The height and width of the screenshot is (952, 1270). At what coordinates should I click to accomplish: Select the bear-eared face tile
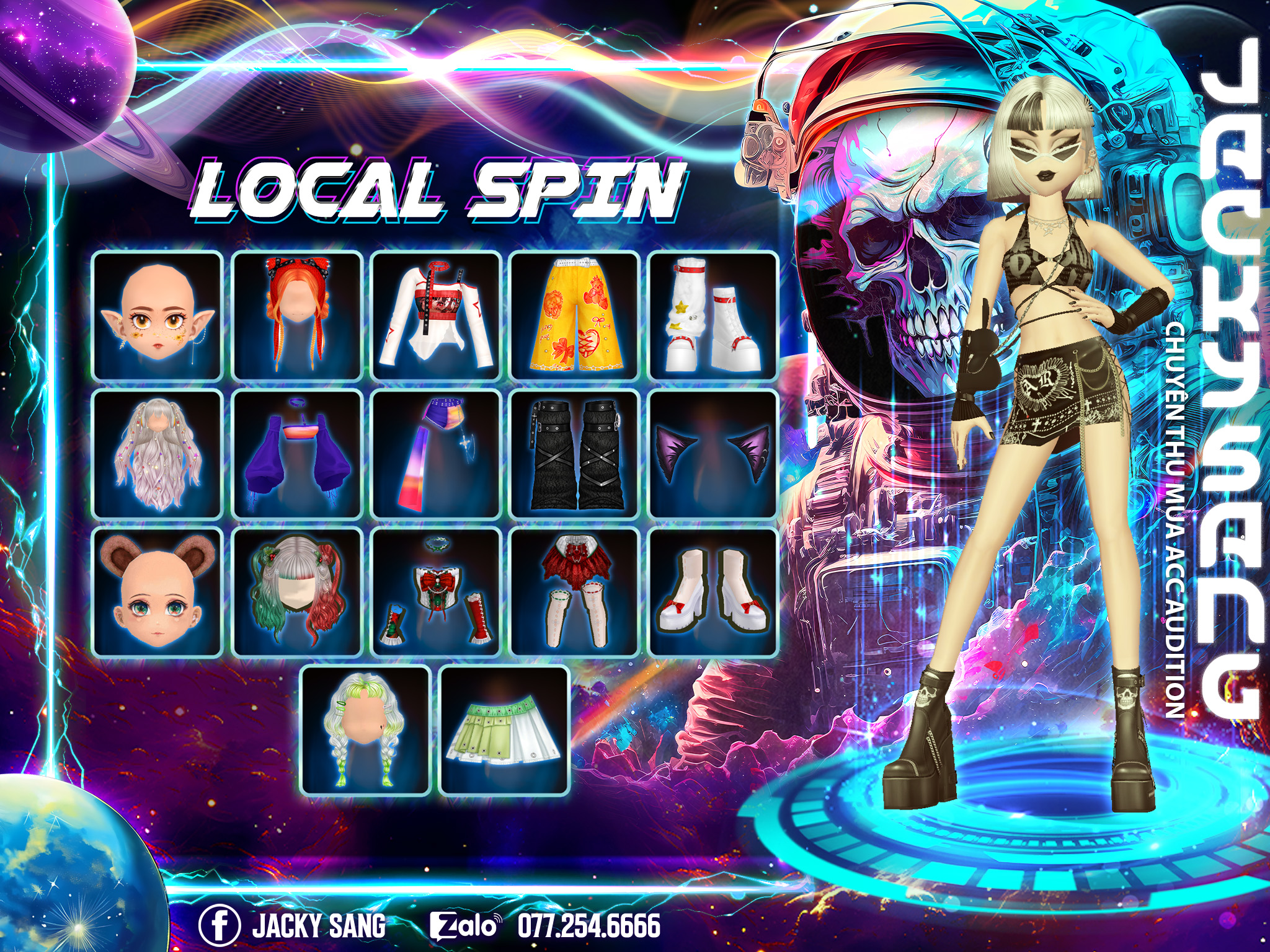(158, 593)
